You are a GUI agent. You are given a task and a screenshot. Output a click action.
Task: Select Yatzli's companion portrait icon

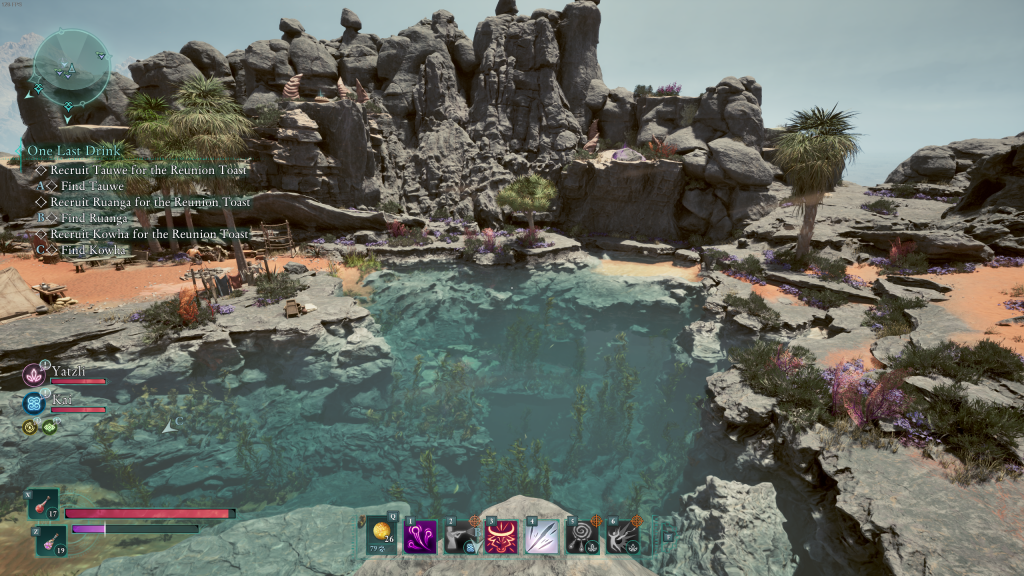pyautogui.click(x=32, y=375)
